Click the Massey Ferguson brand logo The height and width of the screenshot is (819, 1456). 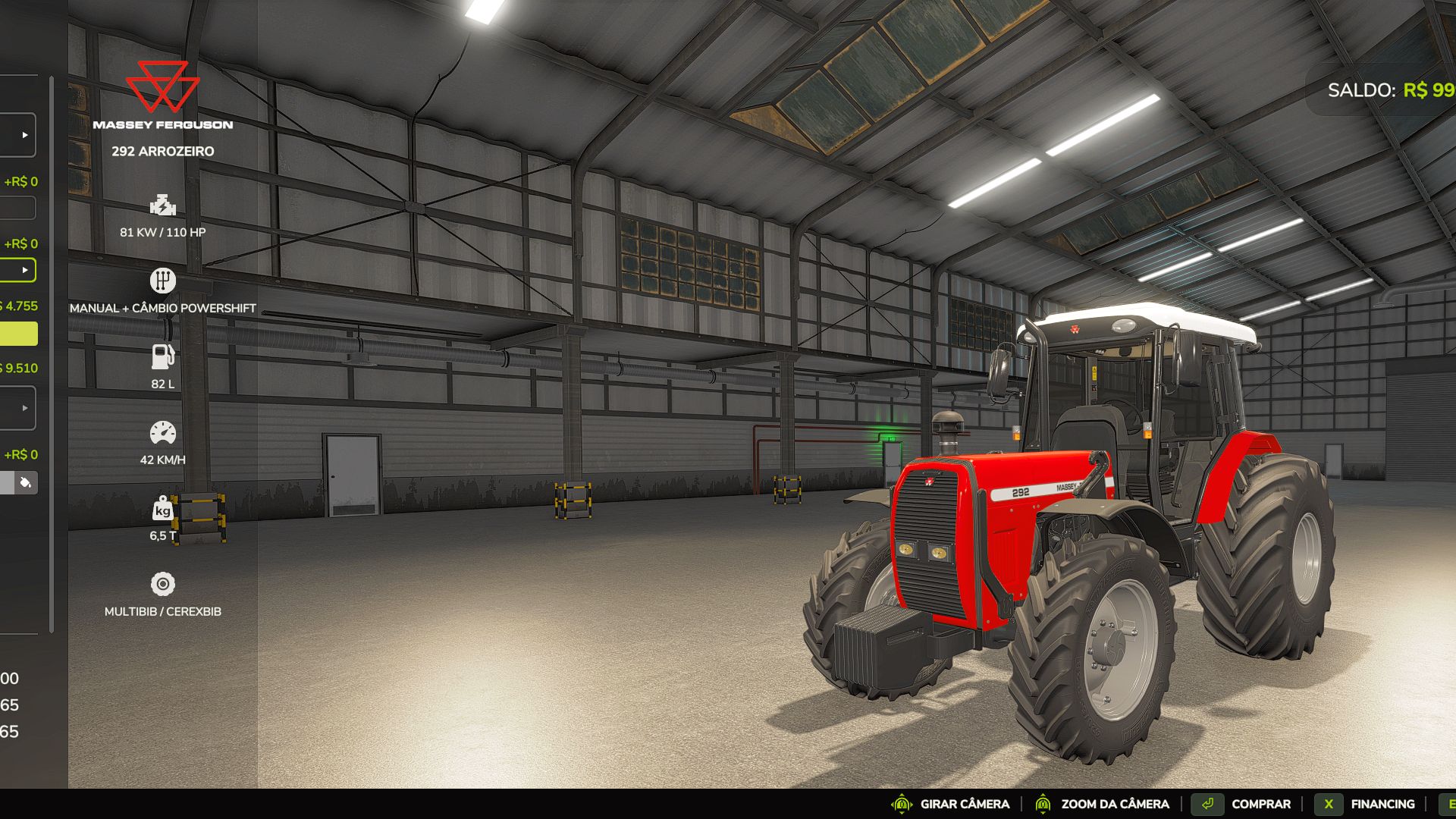click(162, 89)
